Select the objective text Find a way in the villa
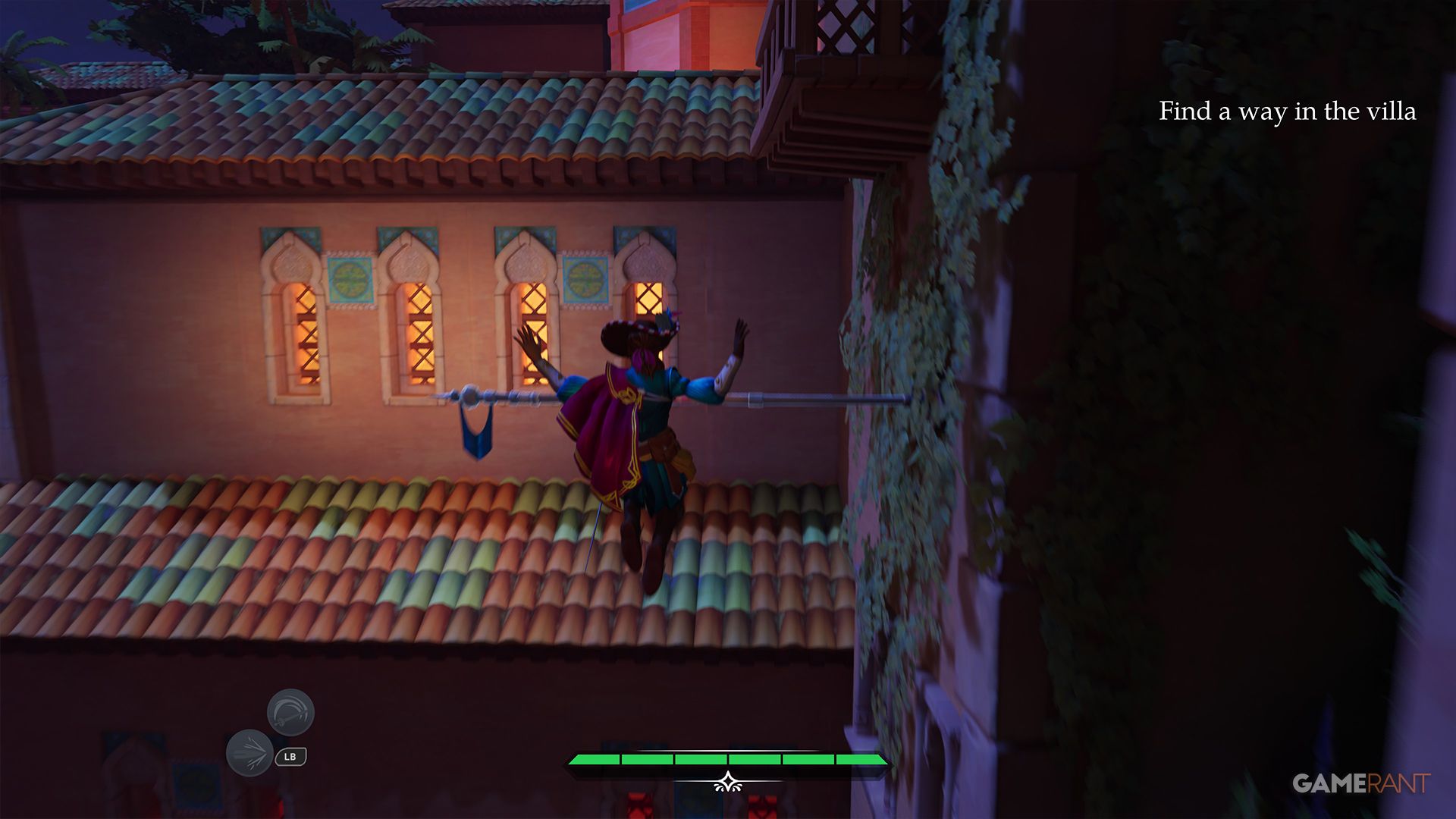Viewport: 1456px width, 819px height. click(x=1286, y=111)
